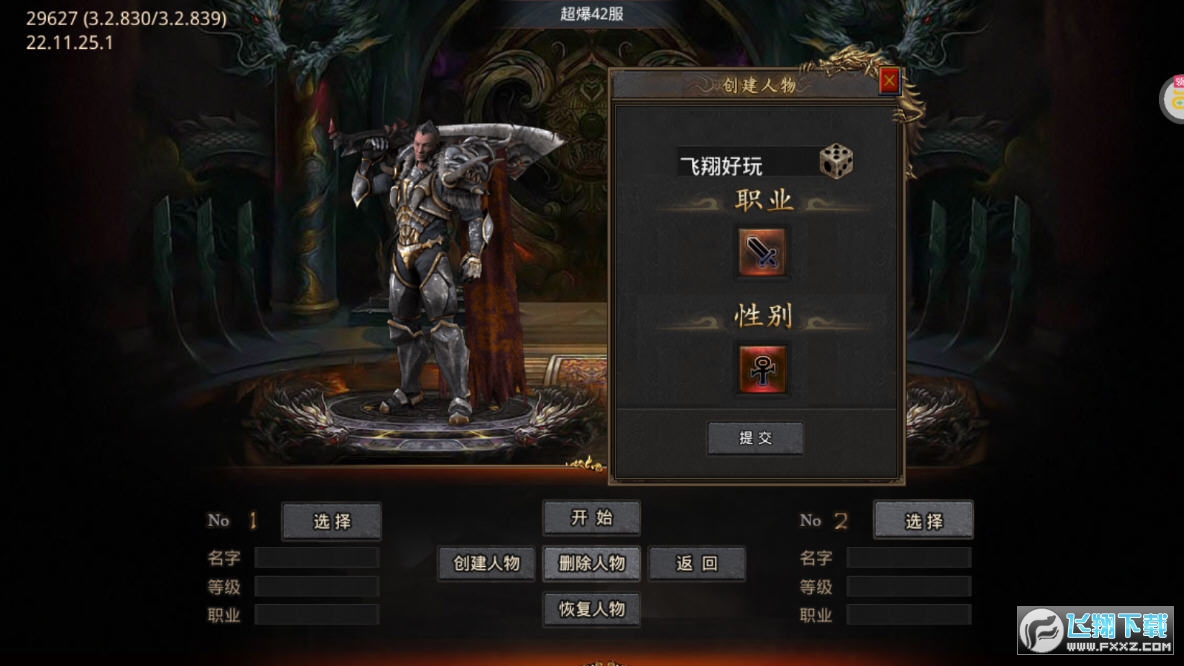Viewport: 1184px width, 666px height.
Task: Choose the gender symbol icon
Action: tap(762, 368)
